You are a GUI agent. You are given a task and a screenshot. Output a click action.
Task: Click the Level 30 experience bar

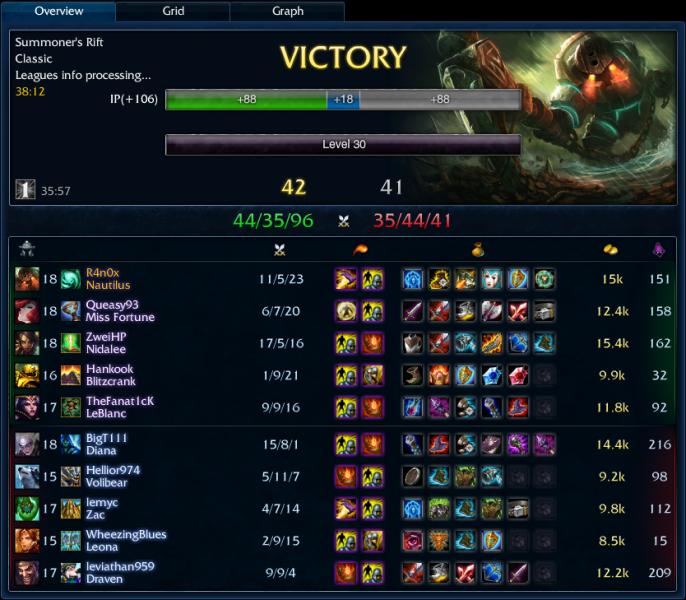coord(343,145)
